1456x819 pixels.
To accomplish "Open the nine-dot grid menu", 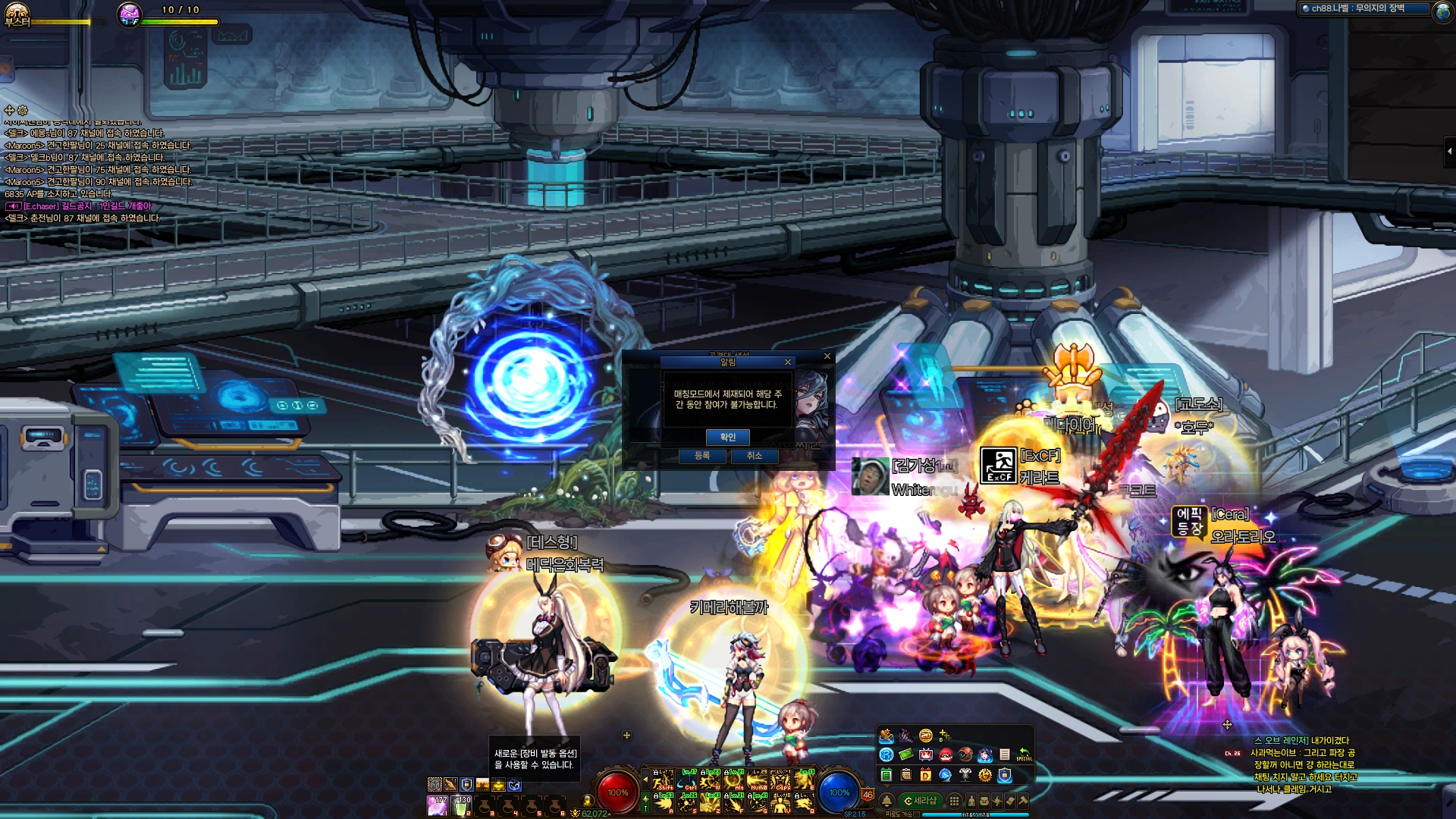I will pos(955,801).
